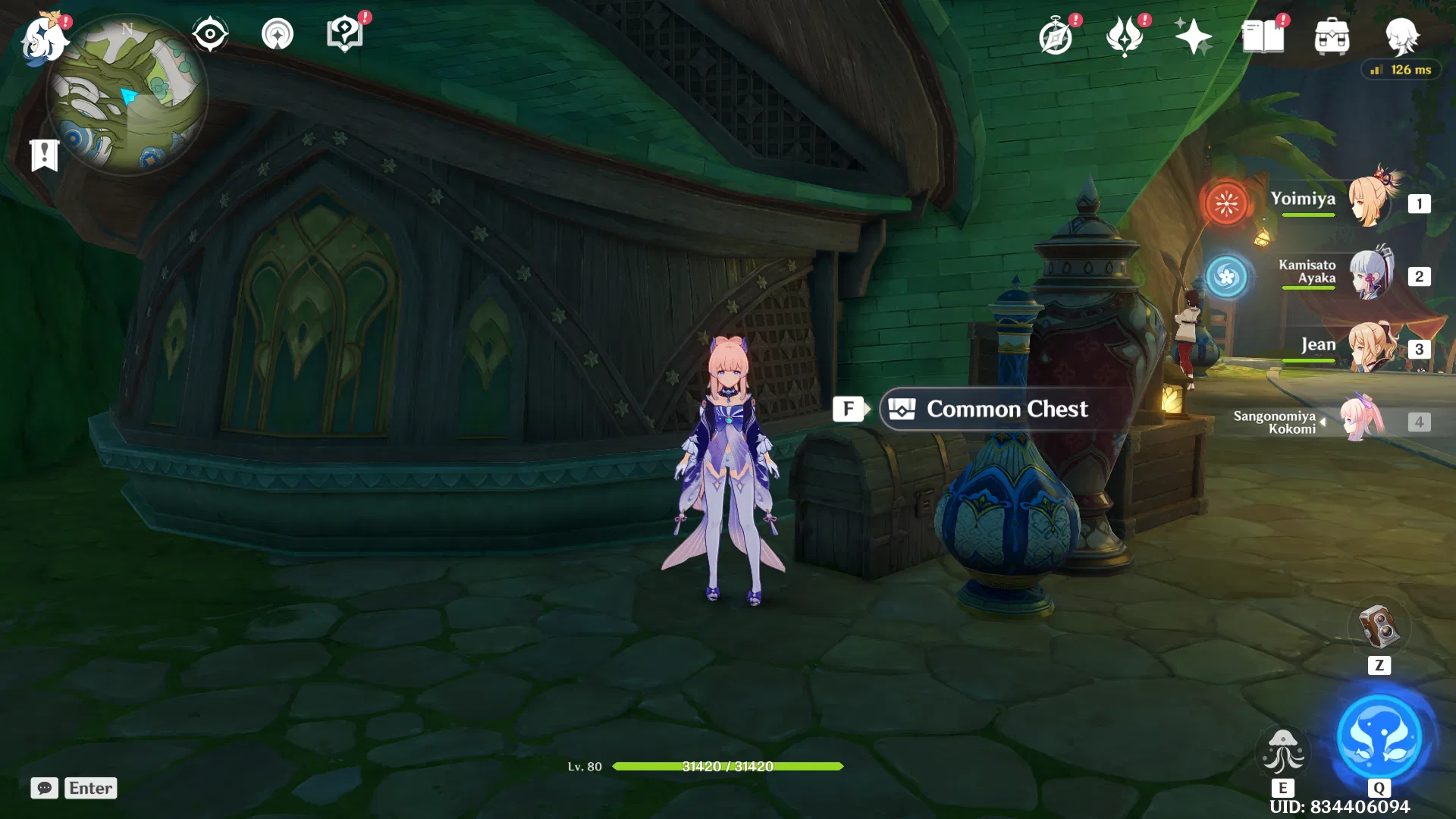The width and height of the screenshot is (1456, 819).
Task: Expand the quest tracker banner icon
Action: 45,155
